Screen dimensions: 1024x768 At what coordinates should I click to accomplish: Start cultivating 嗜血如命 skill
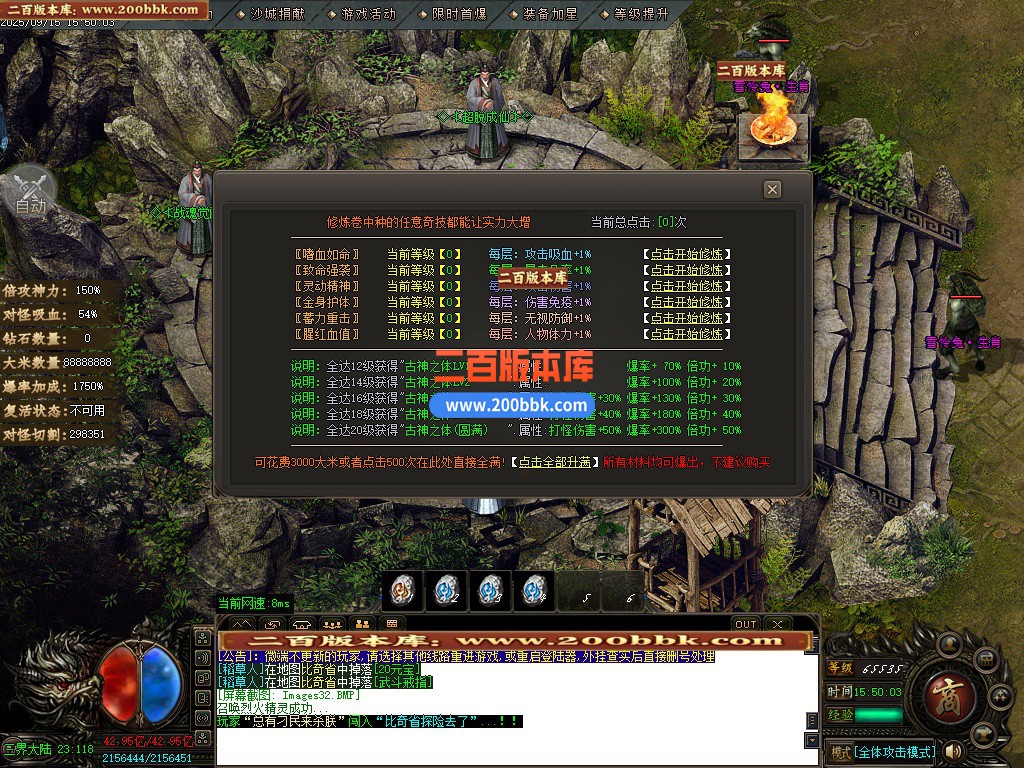pos(685,254)
